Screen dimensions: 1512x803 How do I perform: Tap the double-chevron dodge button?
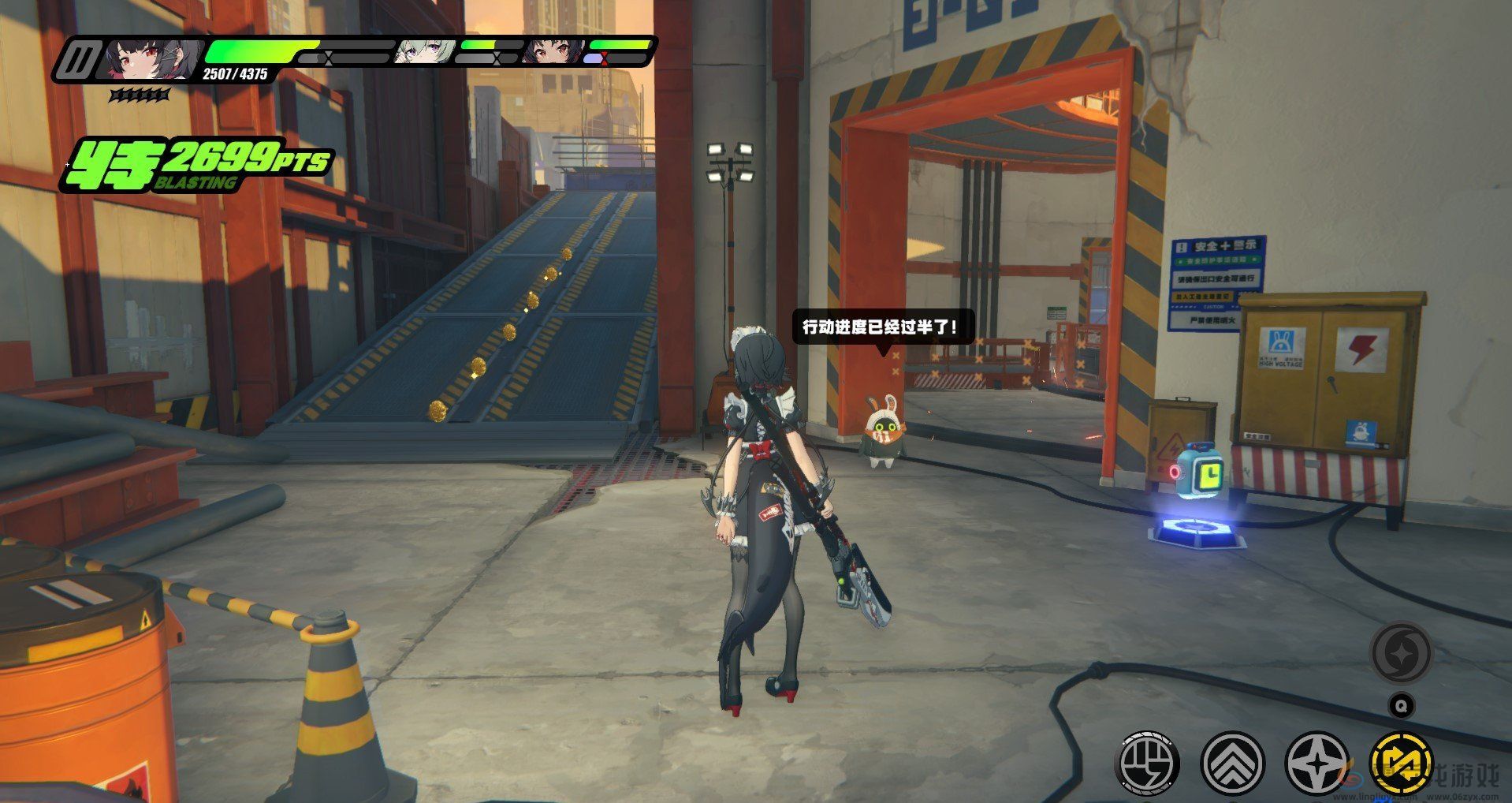tap(1232, 763)
